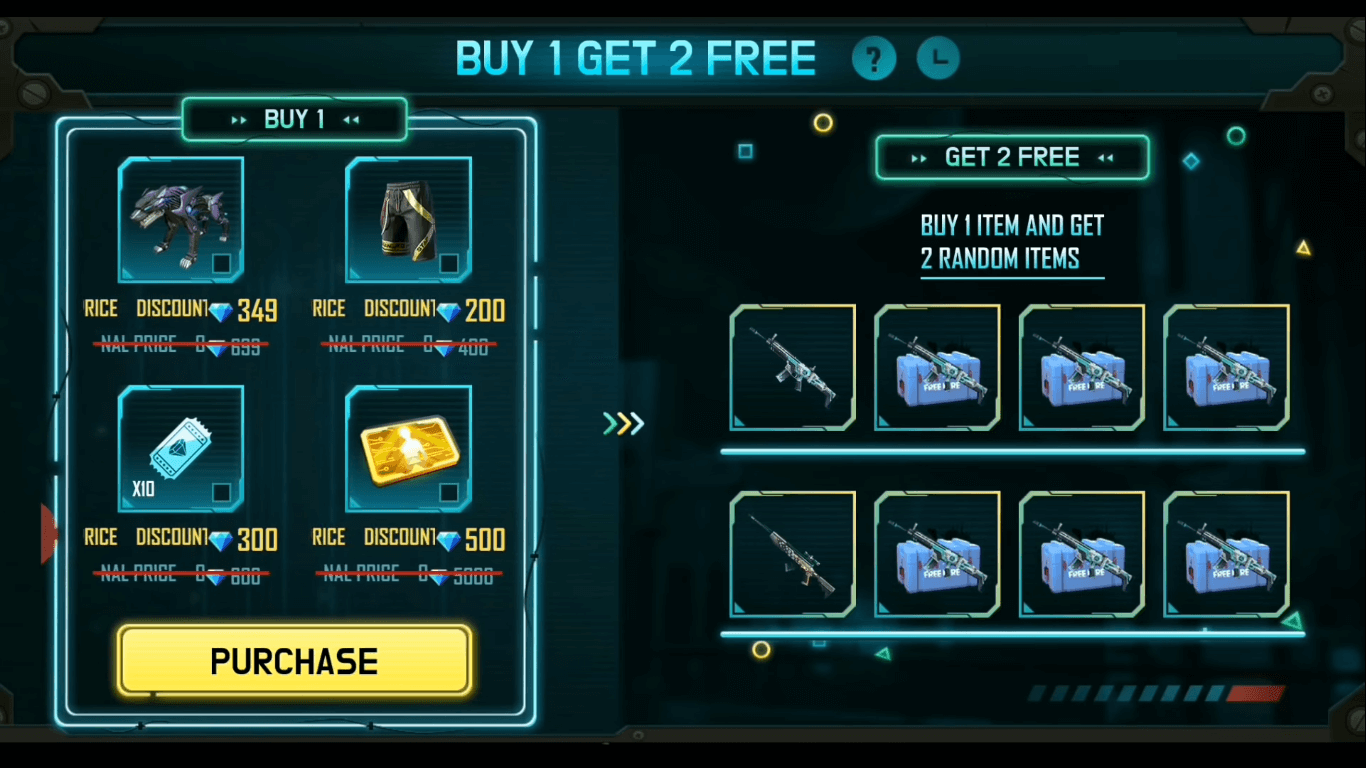
Task: Select the BUY 1 tab header
Action: coord(294,118)
